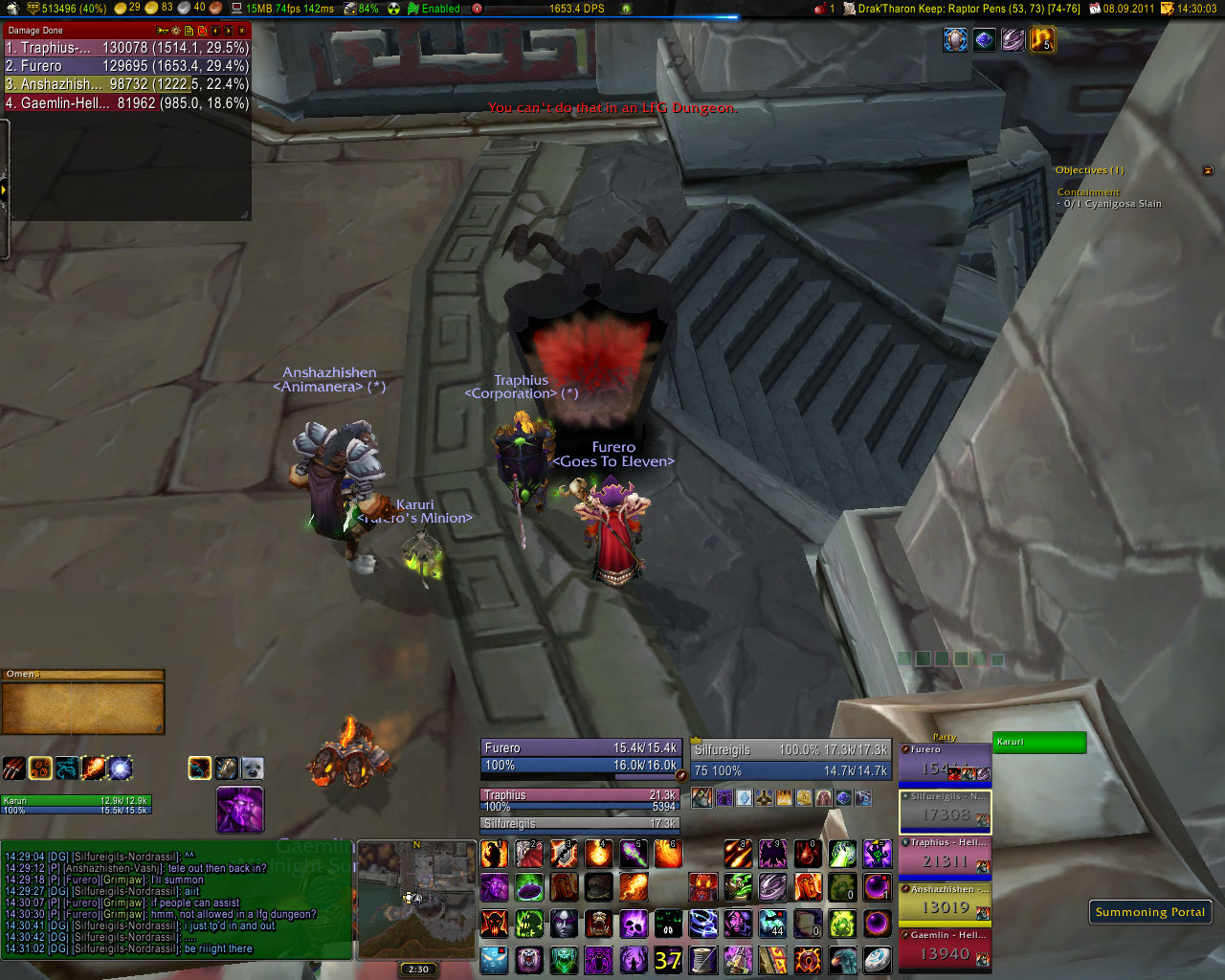Select Anshazhishen row in the damage meter

(126, 84)
